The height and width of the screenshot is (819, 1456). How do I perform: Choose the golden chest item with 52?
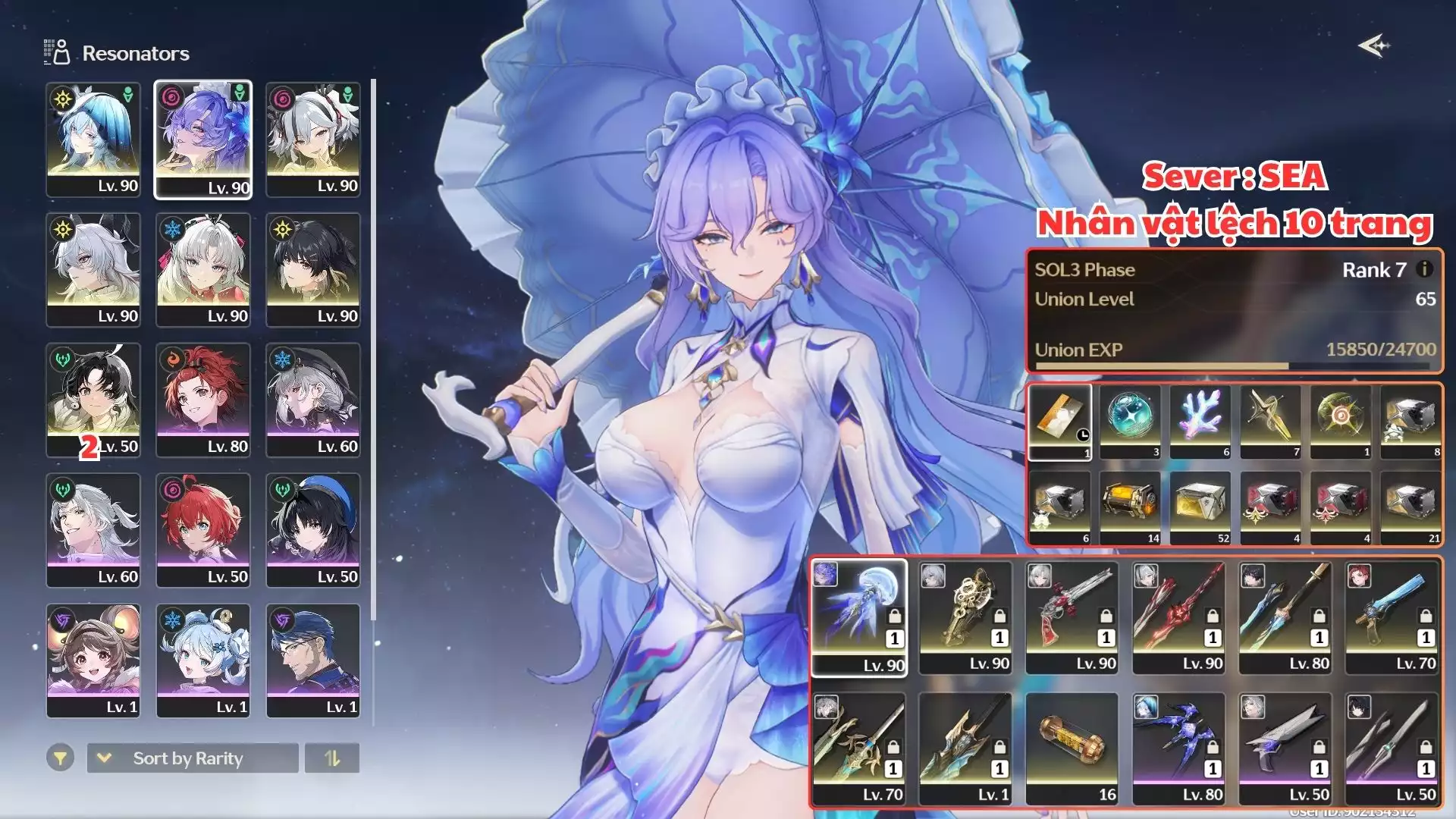point(1200,507)
